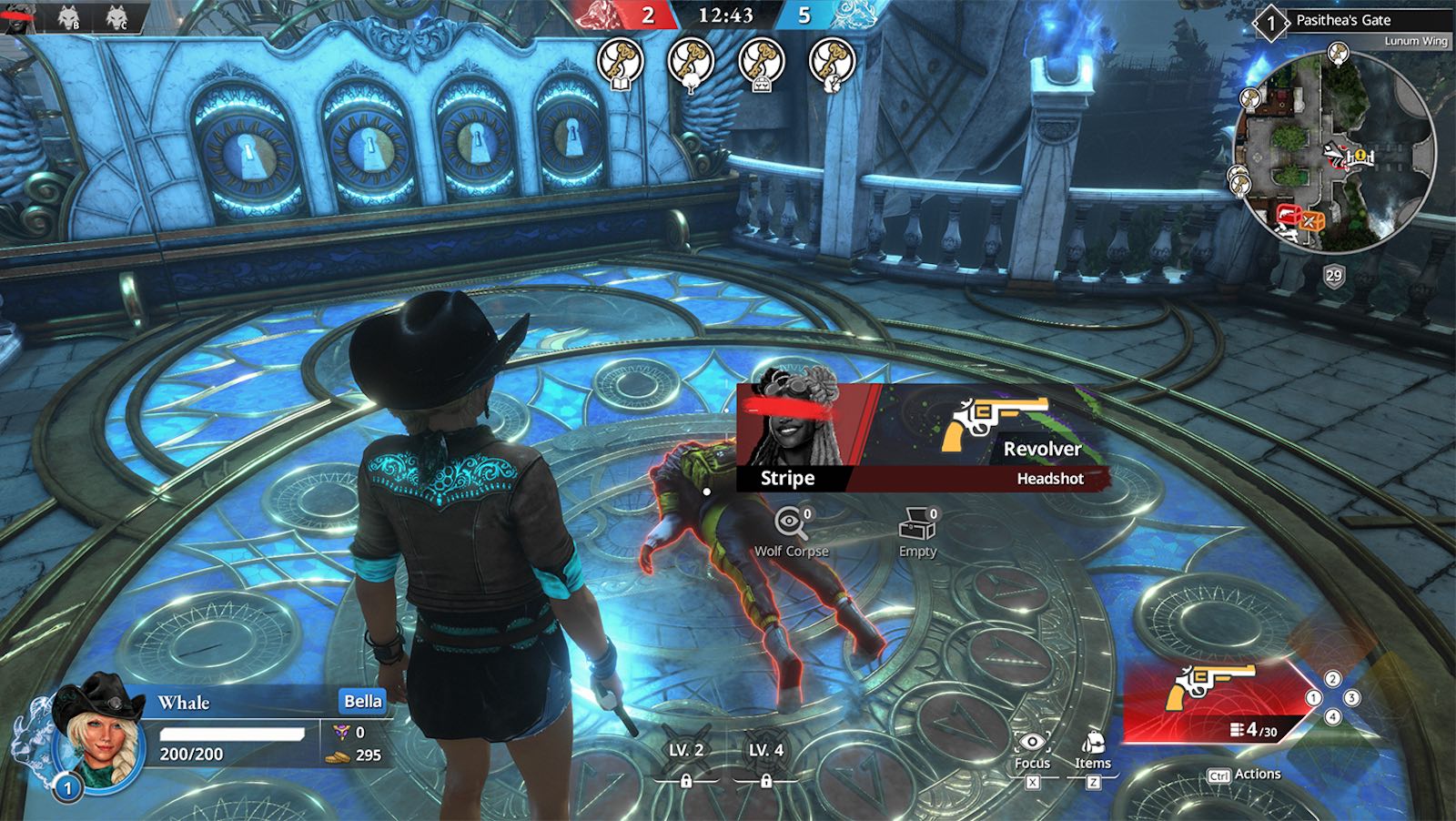
Task: Click the locked LV. 4 ability slot
Action: point(765,764)
